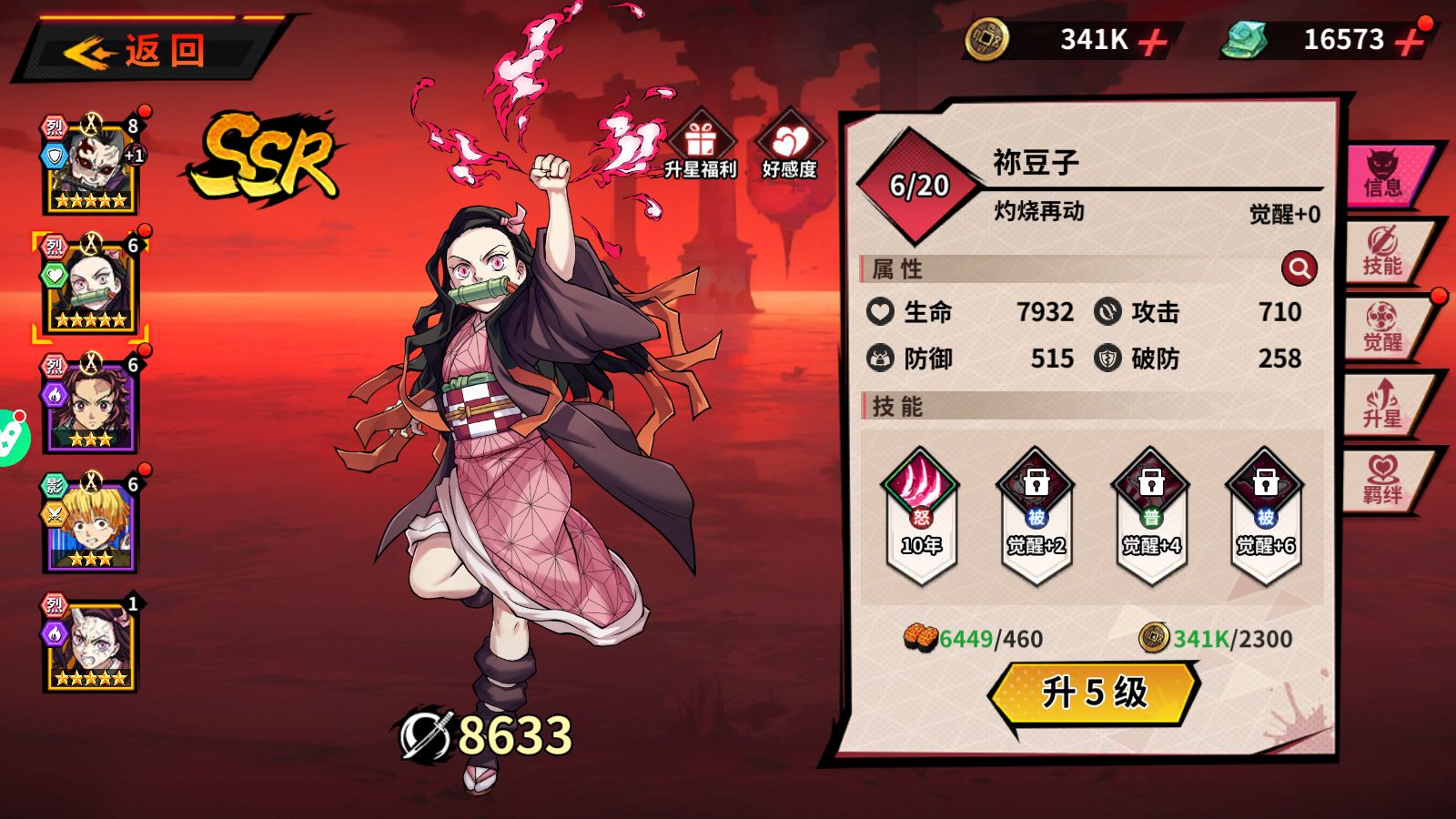Open the 好感度 affection icon

[789, 146]
